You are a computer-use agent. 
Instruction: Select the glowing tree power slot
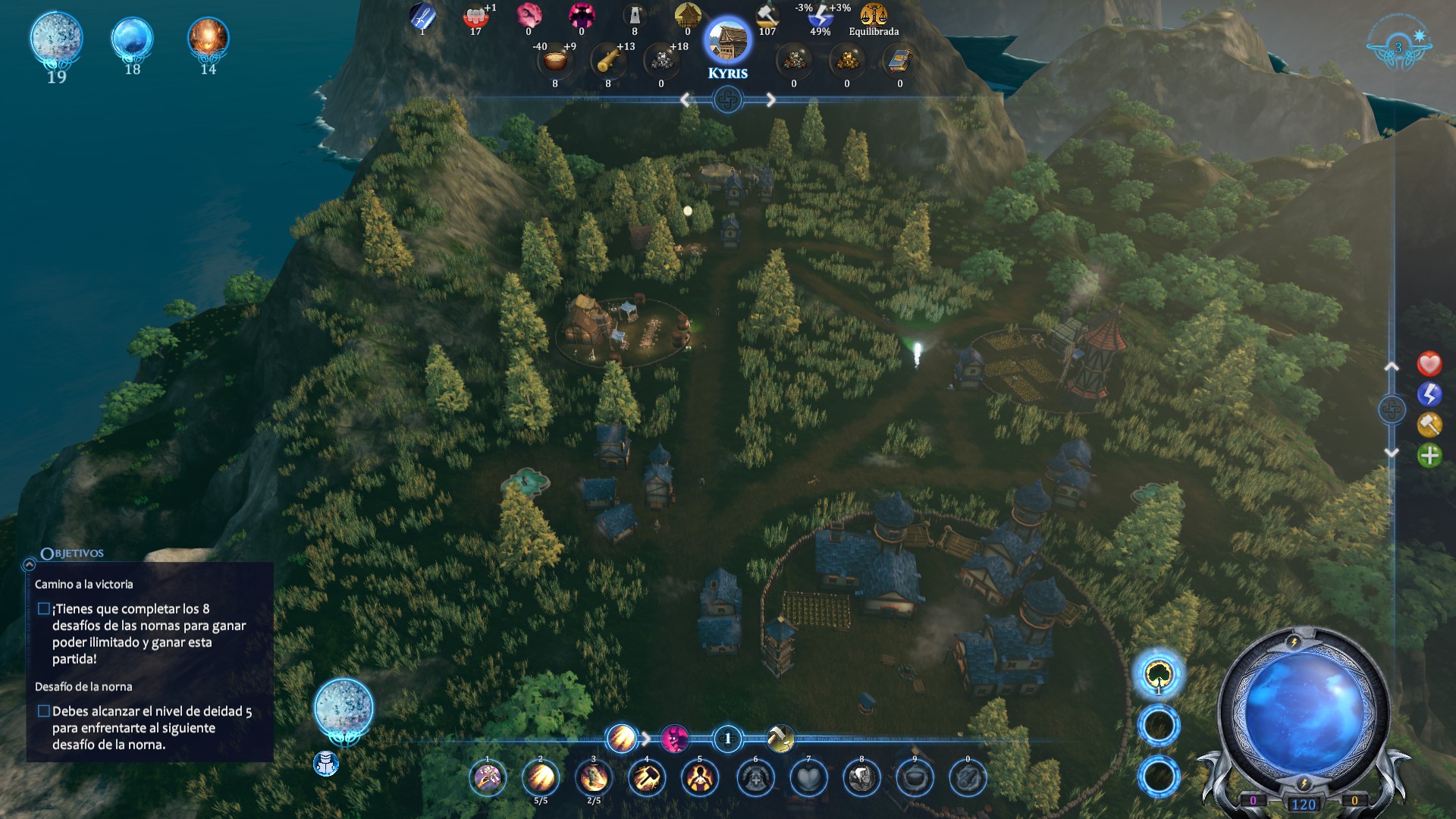1159,673
